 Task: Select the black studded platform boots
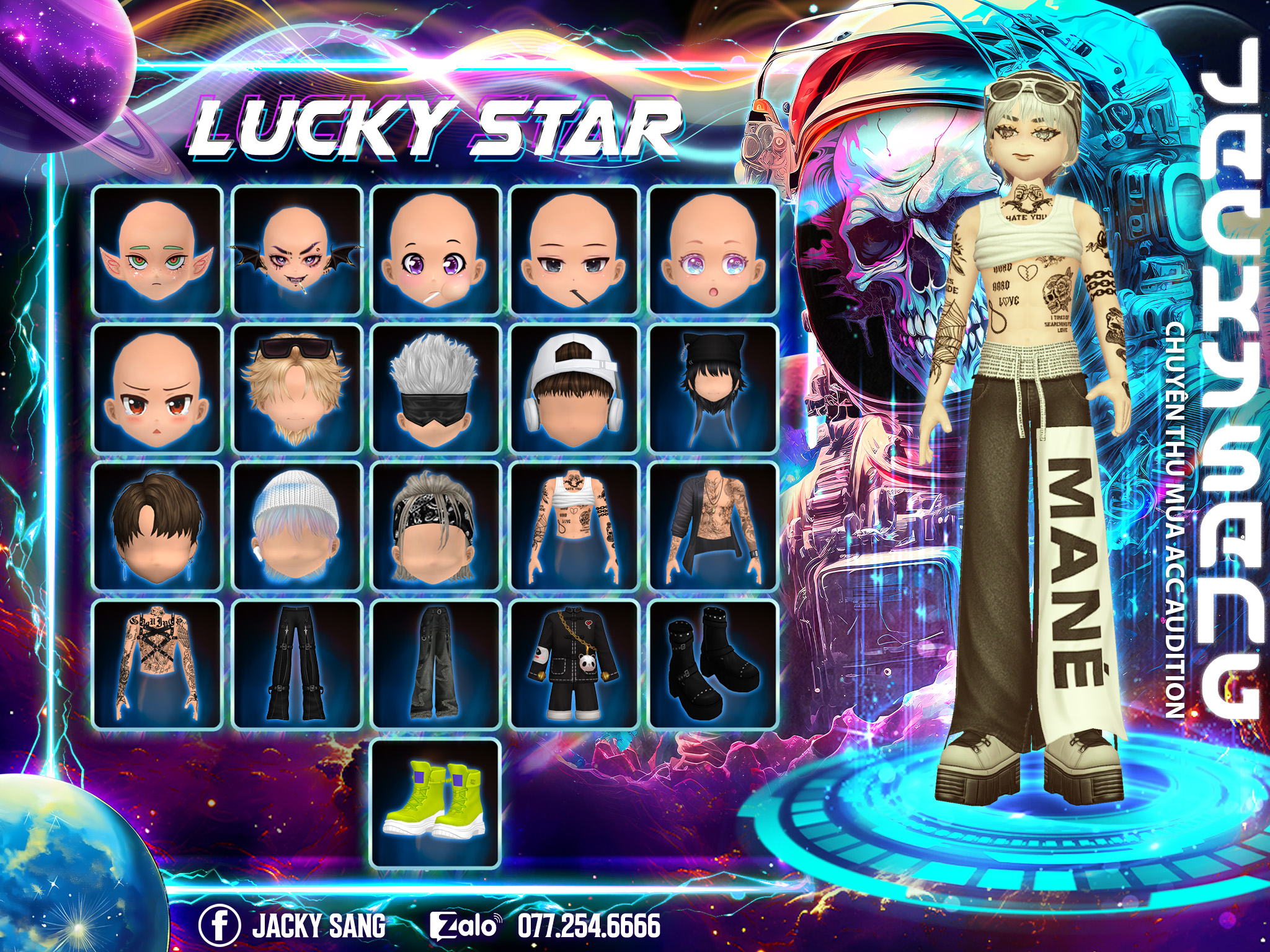coord(713,665)
